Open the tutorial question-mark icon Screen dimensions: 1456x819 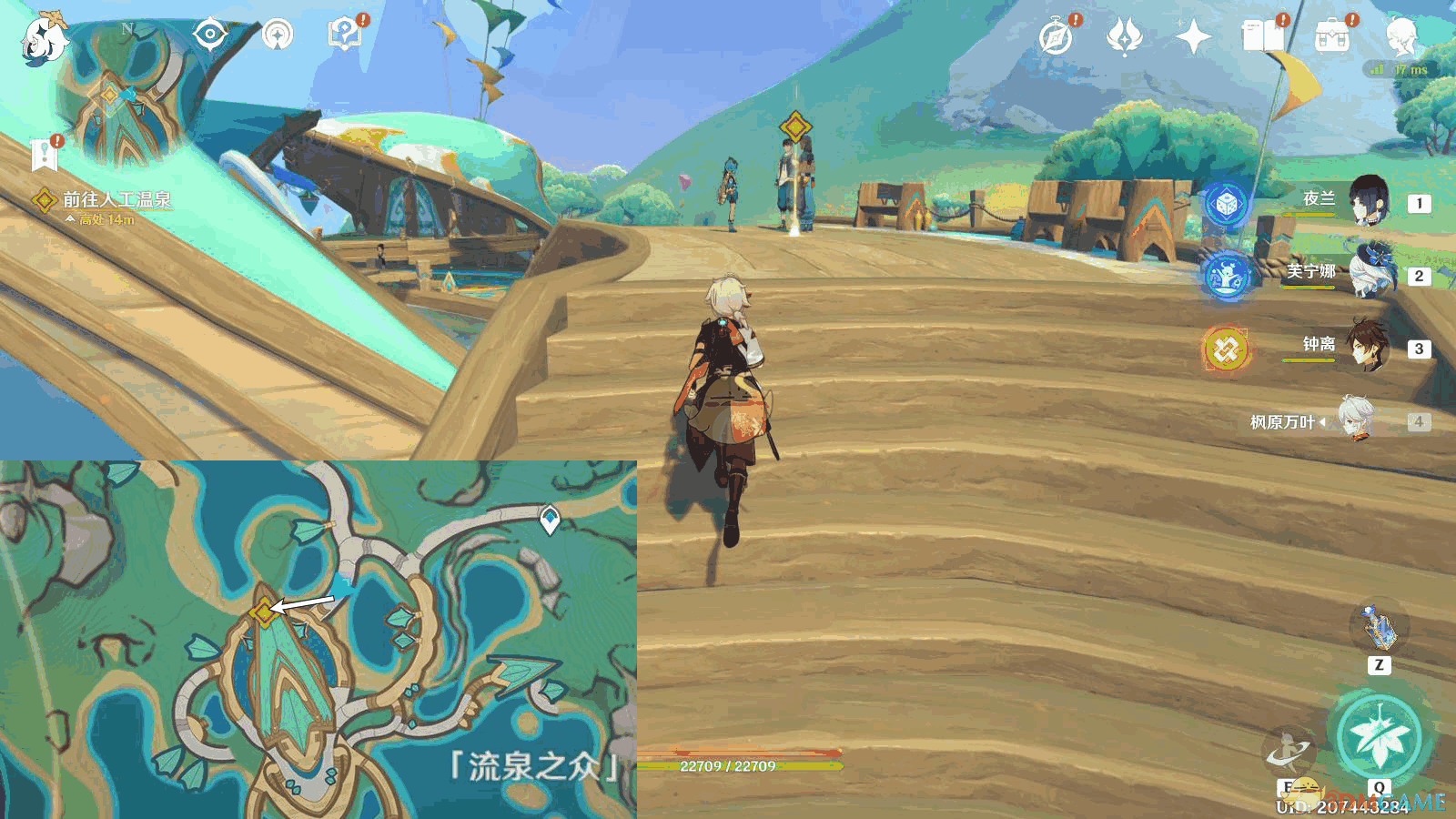[x=344, y=35]
